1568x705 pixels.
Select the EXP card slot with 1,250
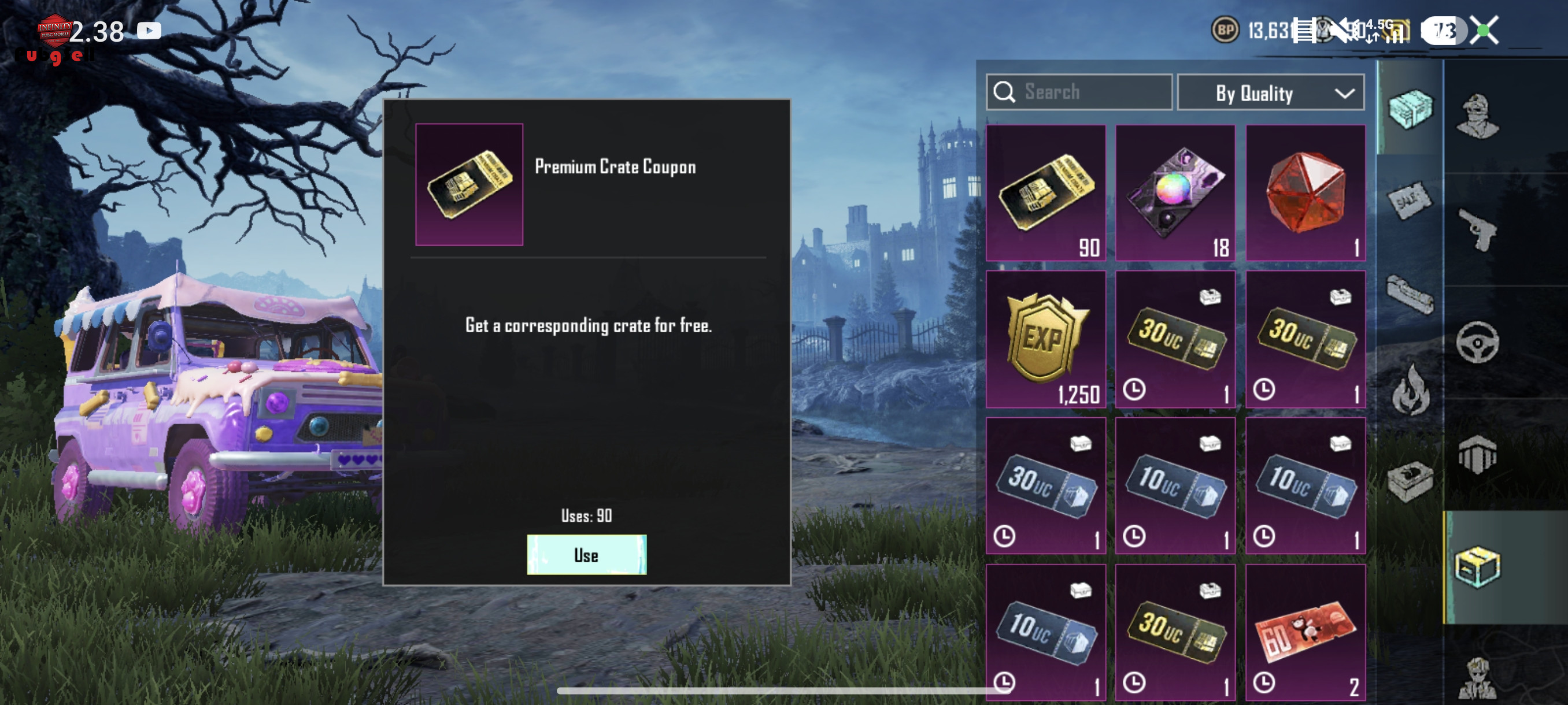1045,339
